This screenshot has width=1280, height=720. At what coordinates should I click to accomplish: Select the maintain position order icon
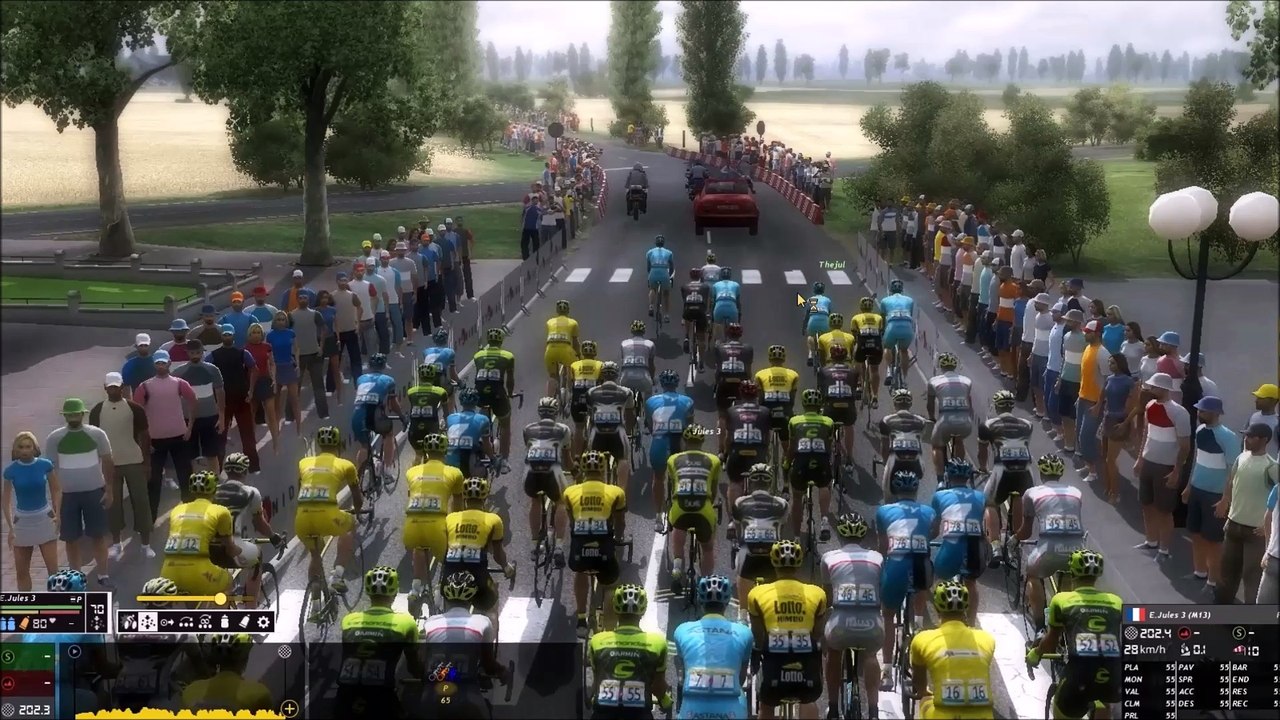click(x=148, y=622)
